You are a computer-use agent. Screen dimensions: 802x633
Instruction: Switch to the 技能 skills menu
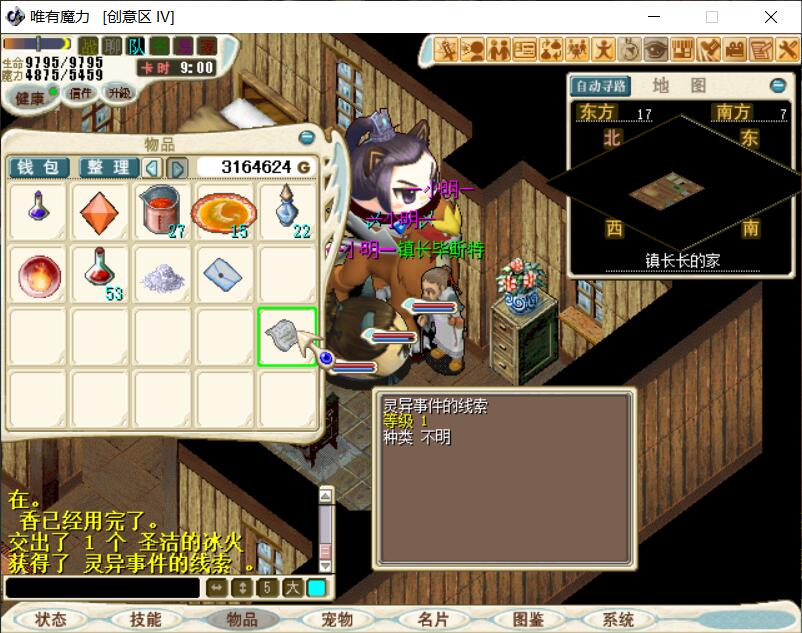146,620
